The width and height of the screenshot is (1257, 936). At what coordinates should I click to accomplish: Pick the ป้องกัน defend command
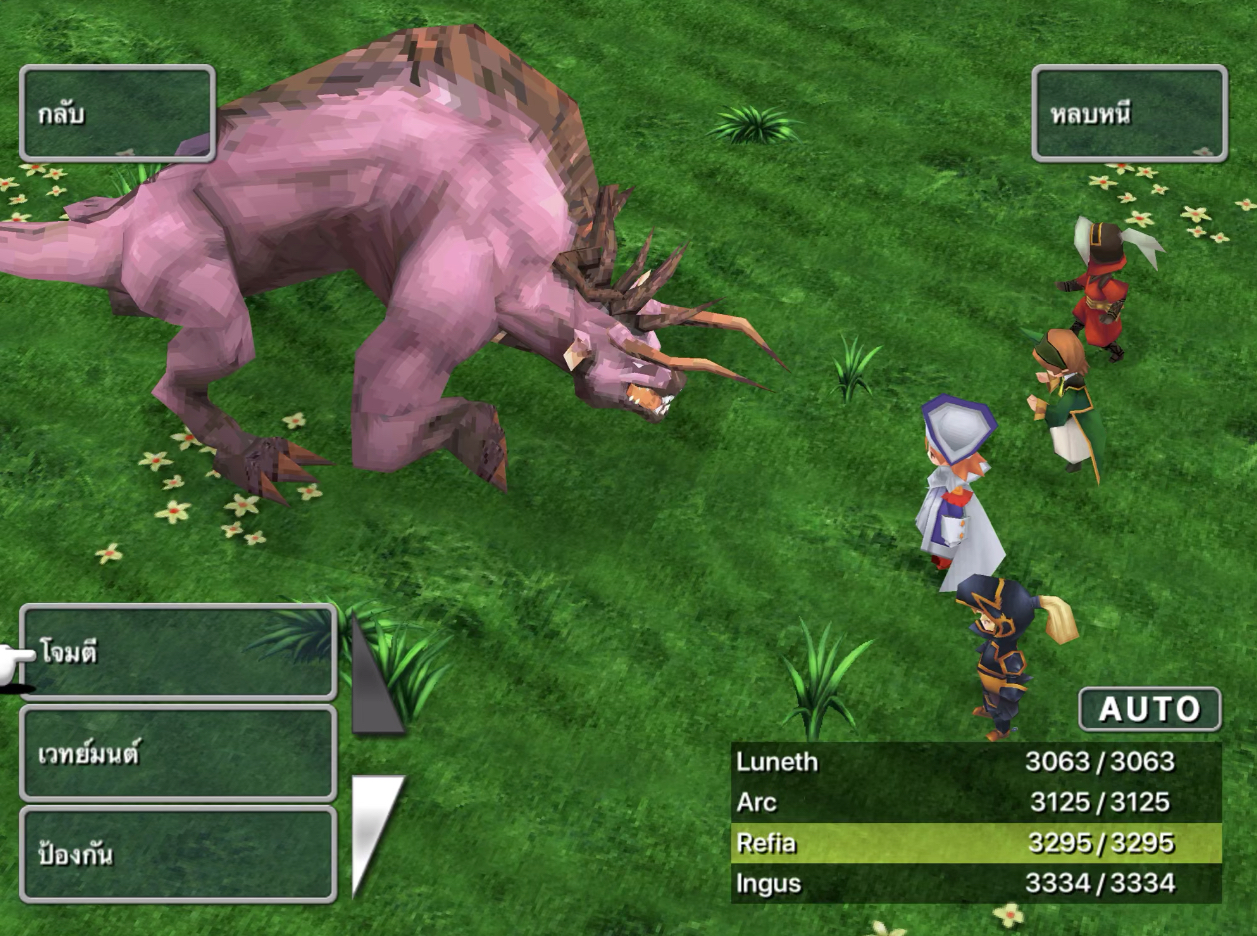pos(178,854)
